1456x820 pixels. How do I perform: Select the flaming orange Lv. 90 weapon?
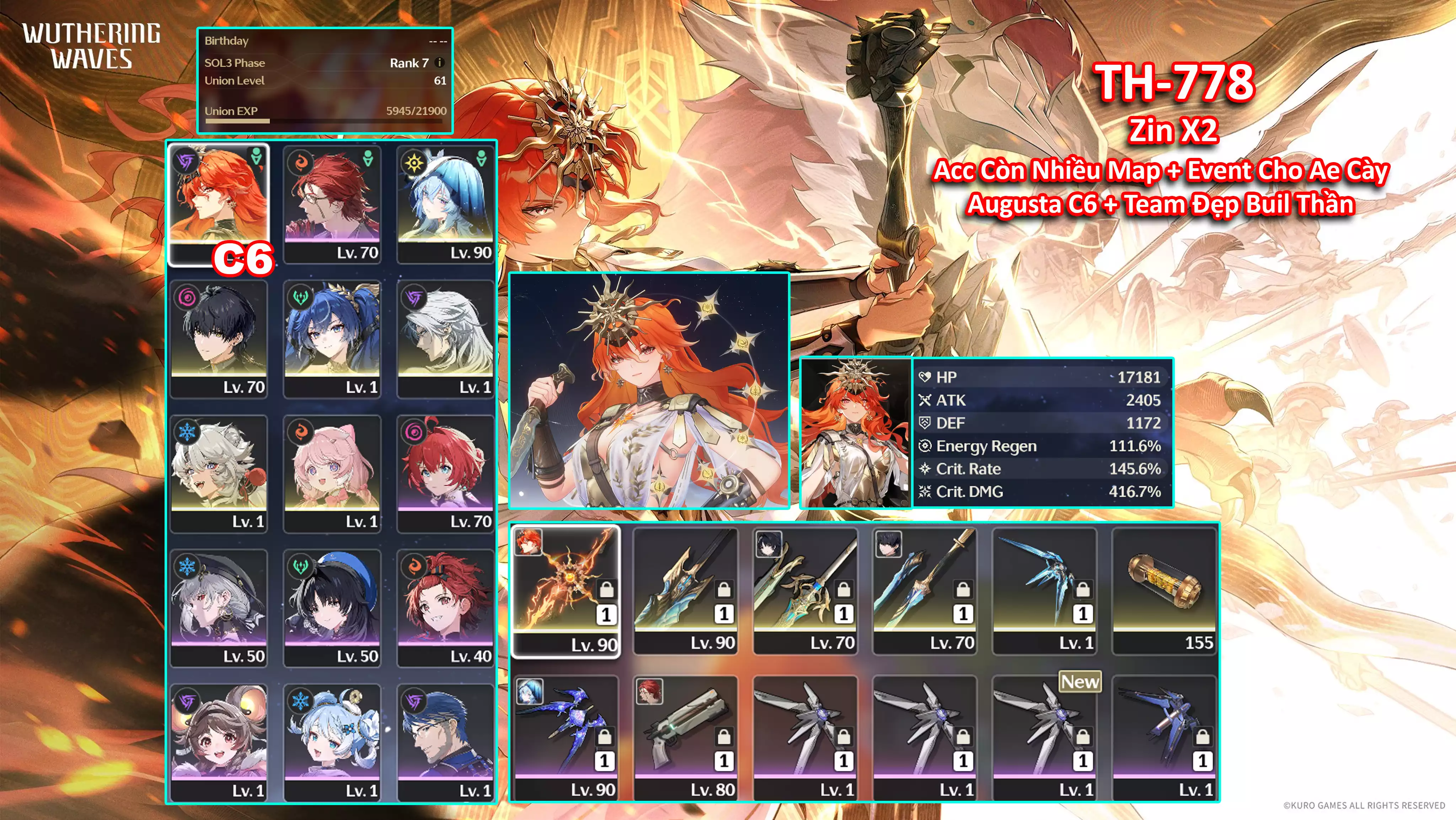pos(565,590)
